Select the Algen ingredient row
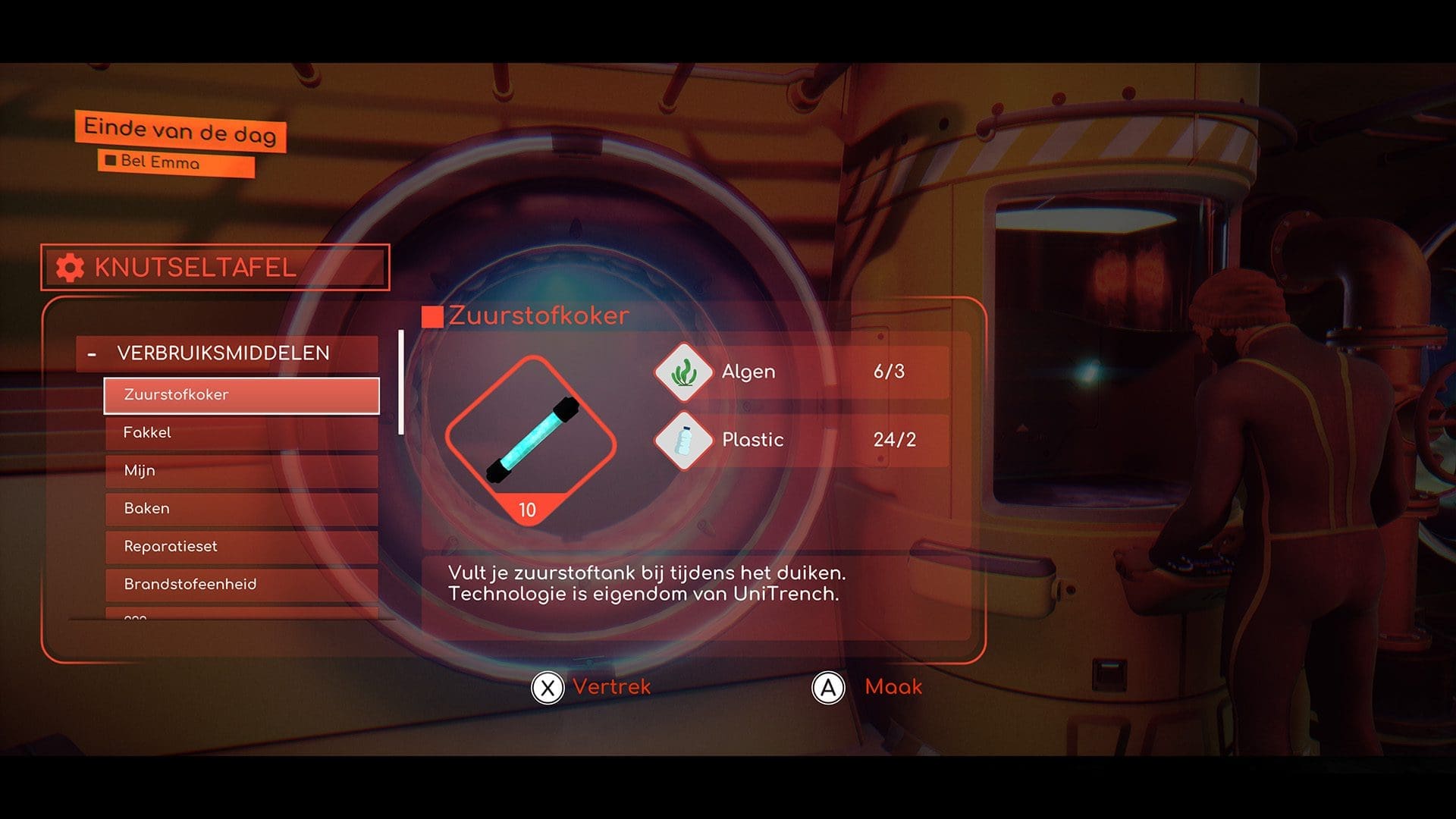1456x819 pixels. (x=801, y=372)
